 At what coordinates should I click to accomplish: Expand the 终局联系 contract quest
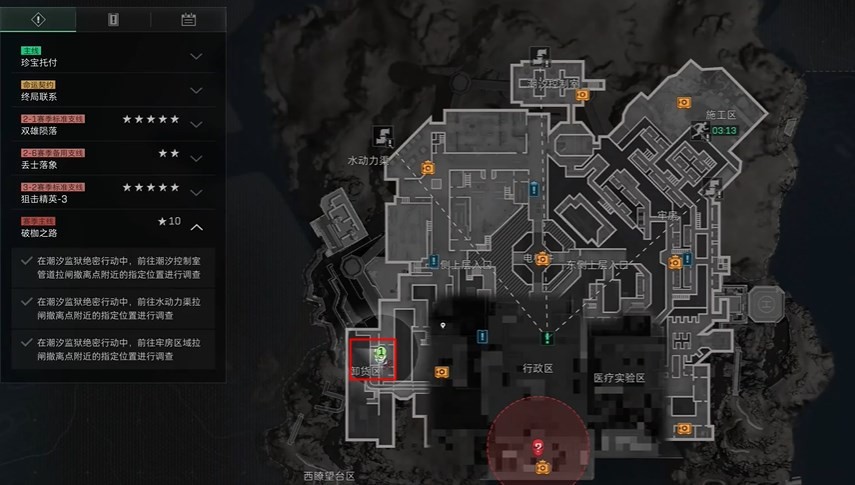pos(196,91)
